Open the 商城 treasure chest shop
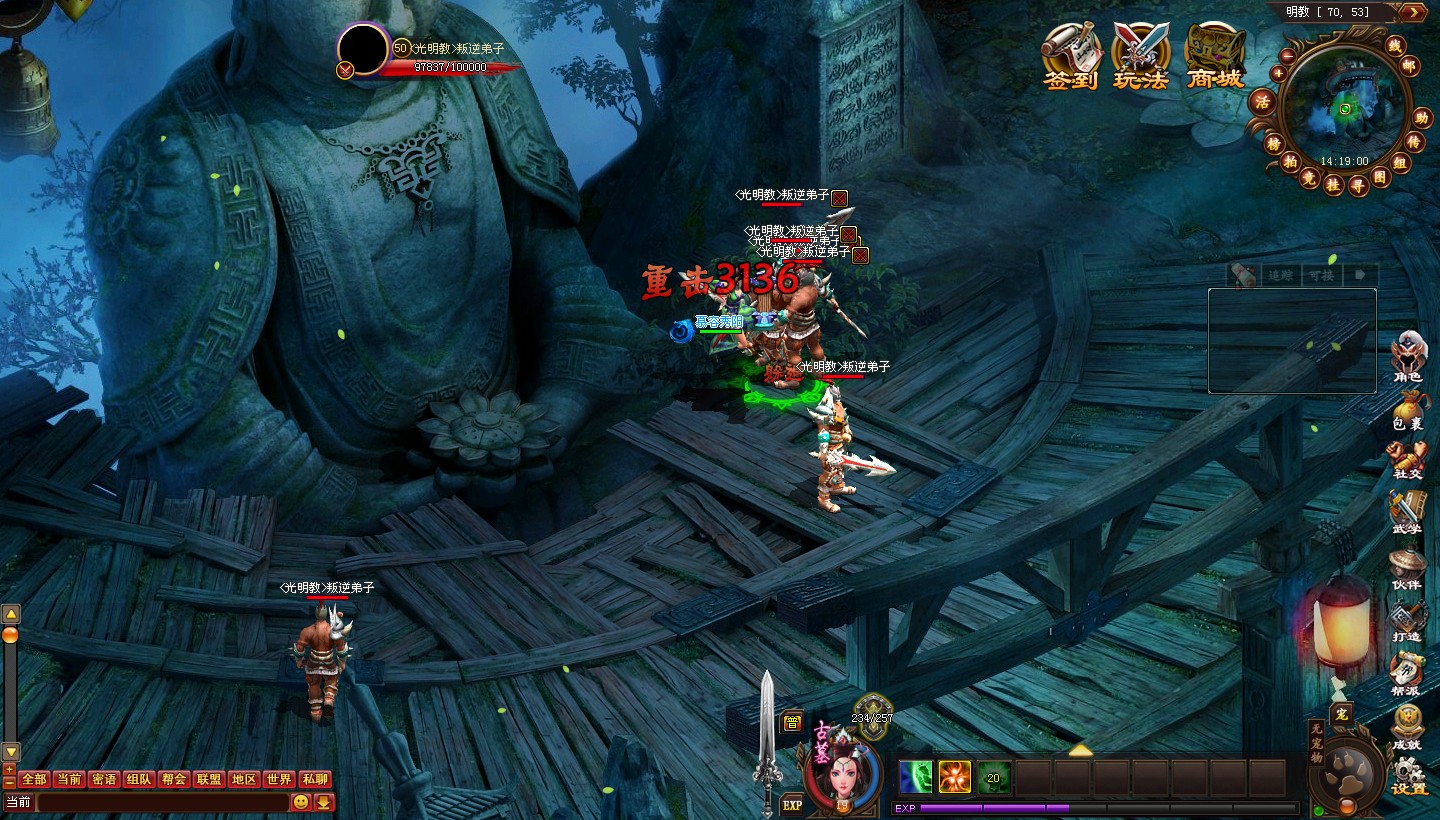 [1214, 56]
